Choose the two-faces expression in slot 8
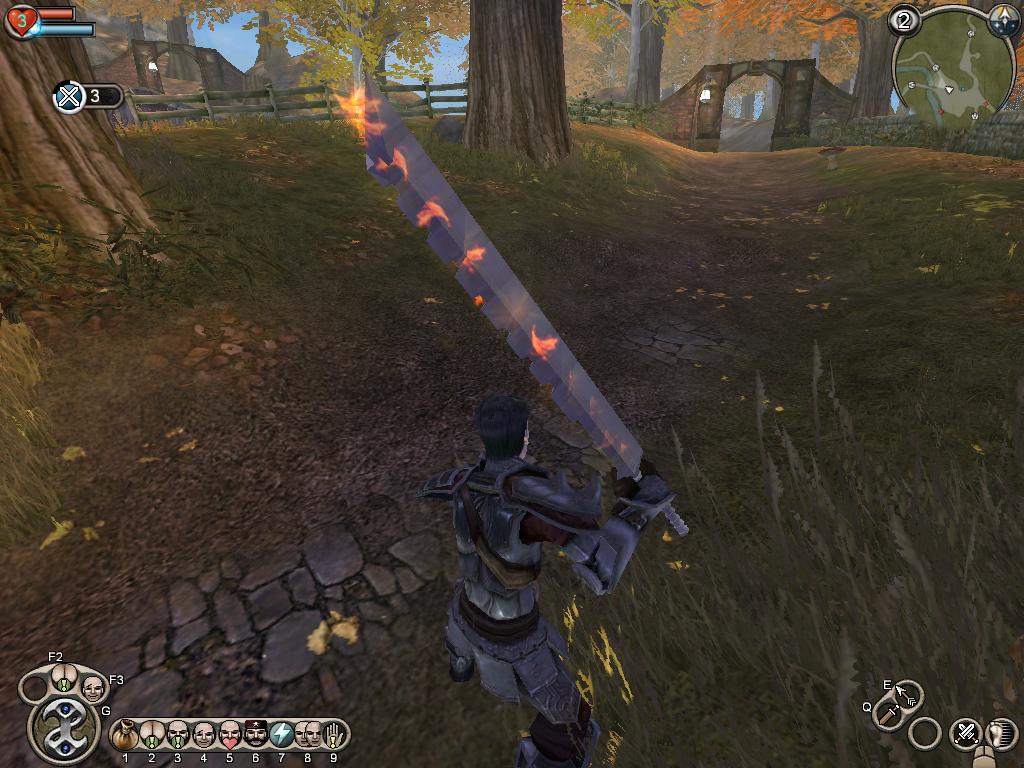 pos(308,735)
